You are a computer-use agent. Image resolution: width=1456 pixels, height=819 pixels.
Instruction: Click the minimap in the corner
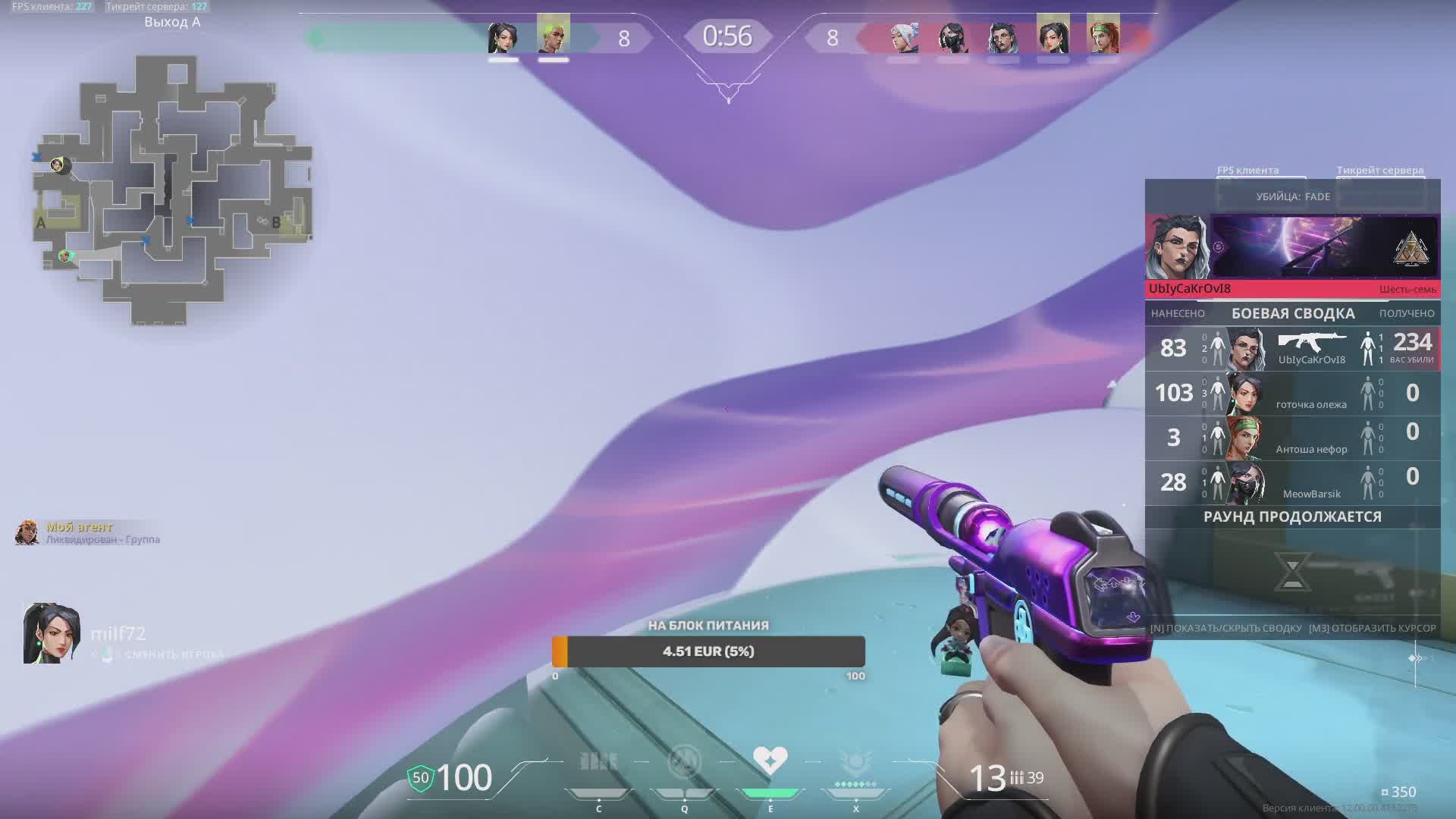pyautogui.click(x=173, y=190)
